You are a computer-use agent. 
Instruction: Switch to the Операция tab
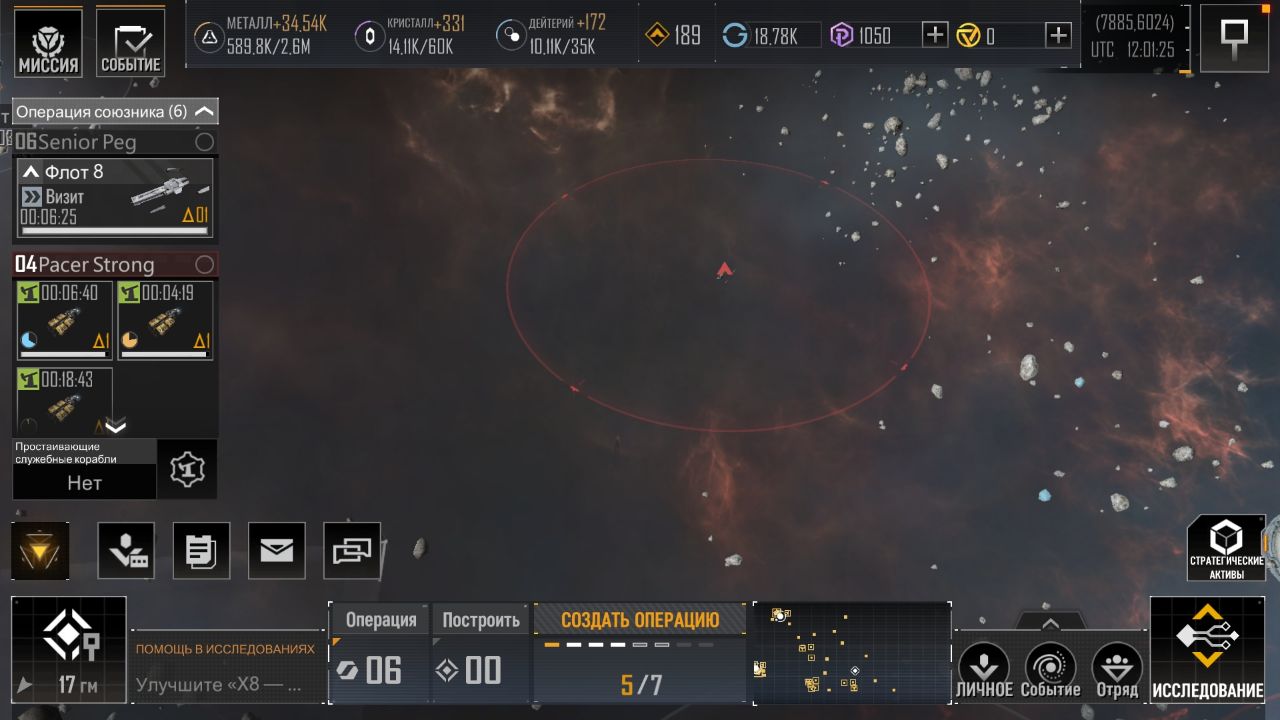click(380, 620)
